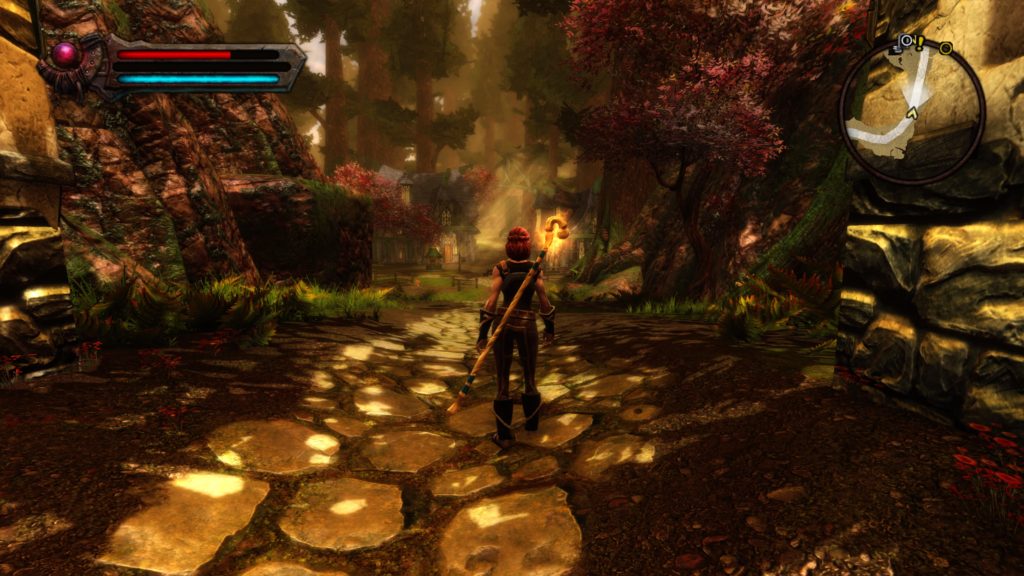Select the yellow ring marker on minimap edge
Screen dimensions: 1024x576
[945, 48]
